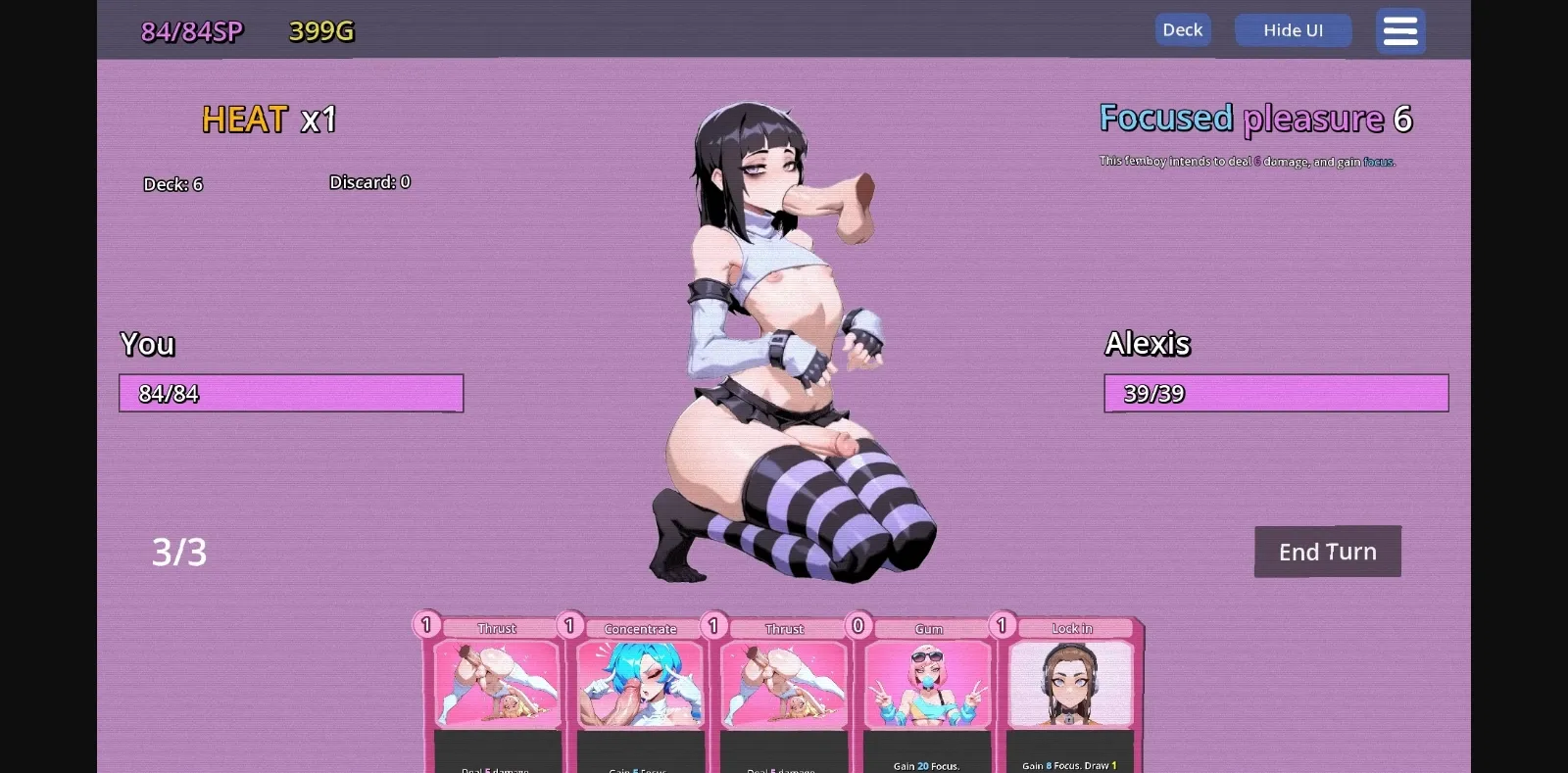The image size is (1568, 773).
Task: Click the 399G gold counter
Action: coord(318,30)
